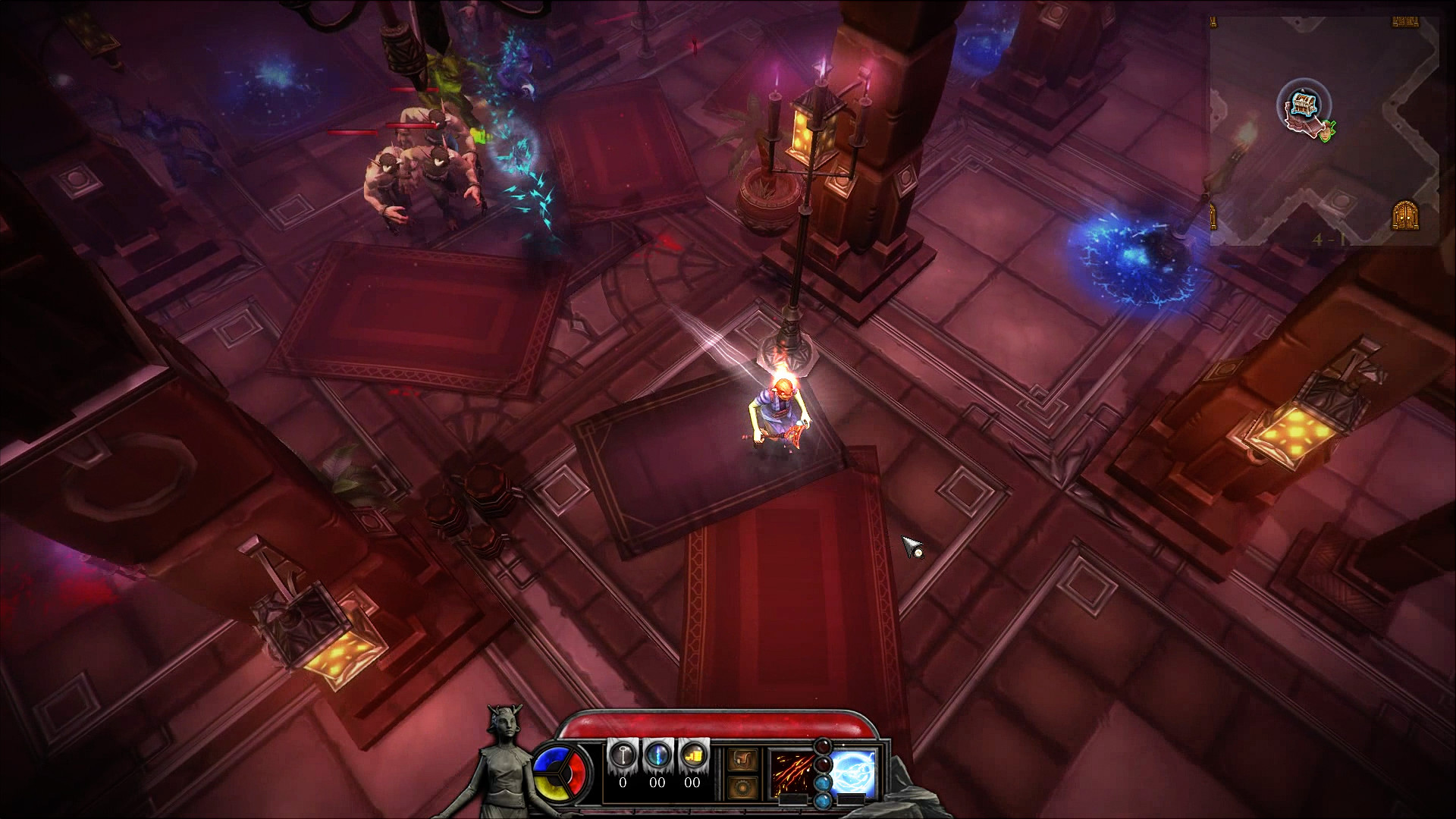
Task: Open the settings gear icon on the HUD
Action: point(742,786)
